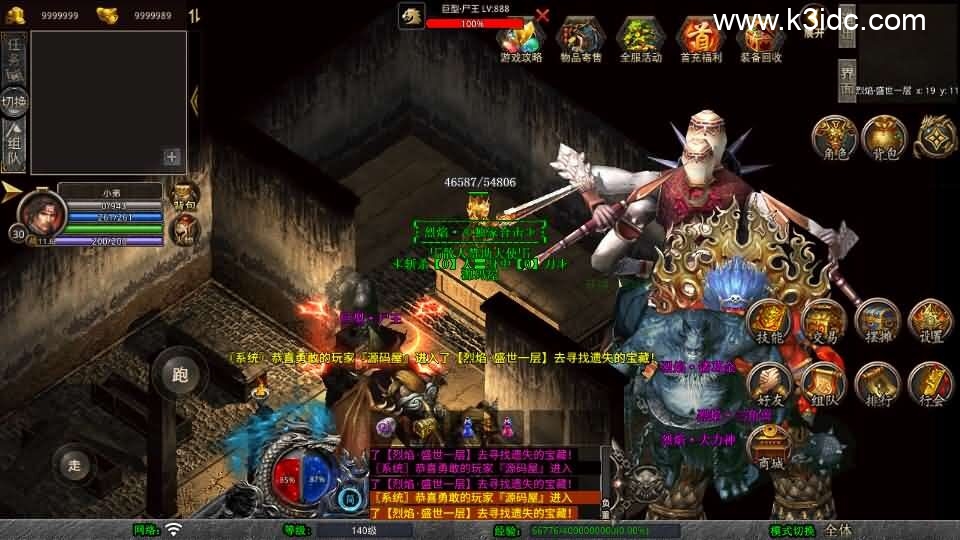960x540 pixels.
Task: Click the 切换 switch button on quest panel
Action: pyautogui.click(x=14, y=101)
